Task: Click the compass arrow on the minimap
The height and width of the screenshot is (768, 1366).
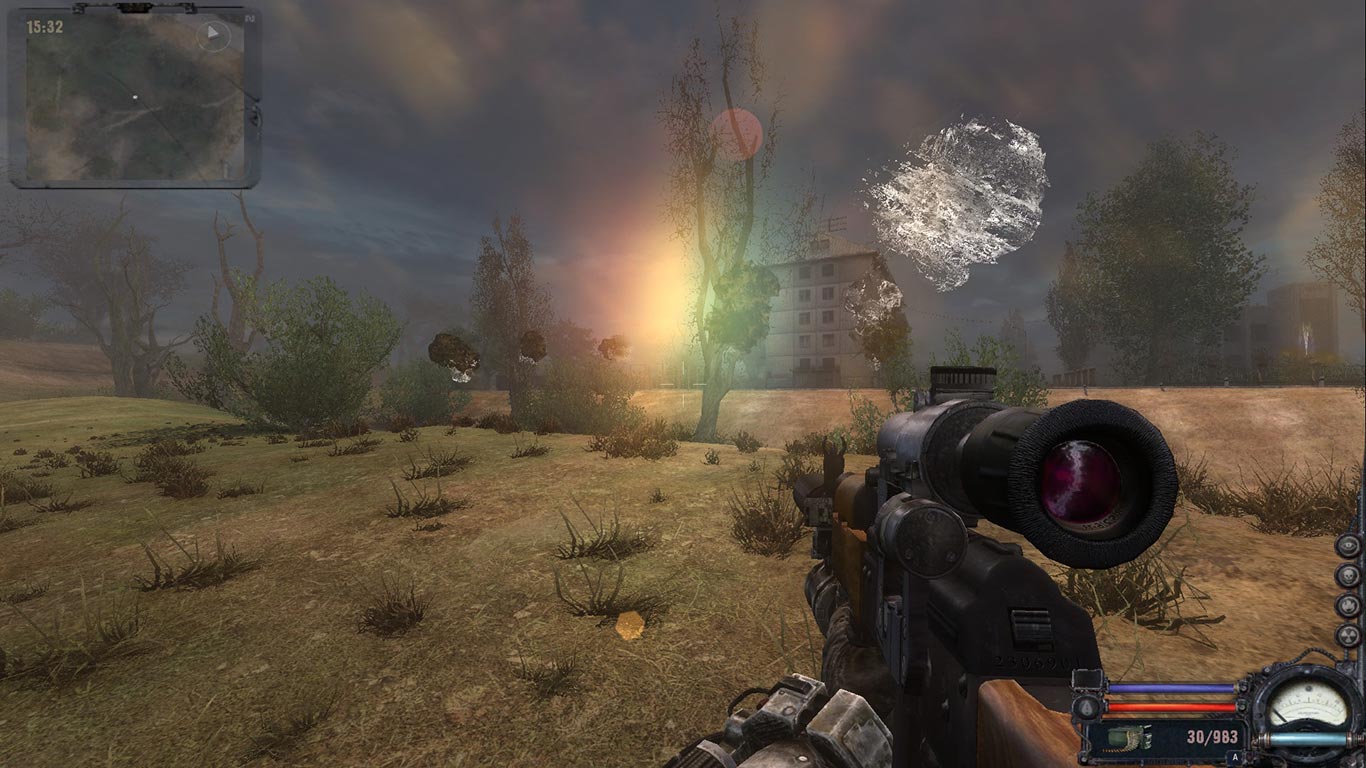Action: coord(212,35)
